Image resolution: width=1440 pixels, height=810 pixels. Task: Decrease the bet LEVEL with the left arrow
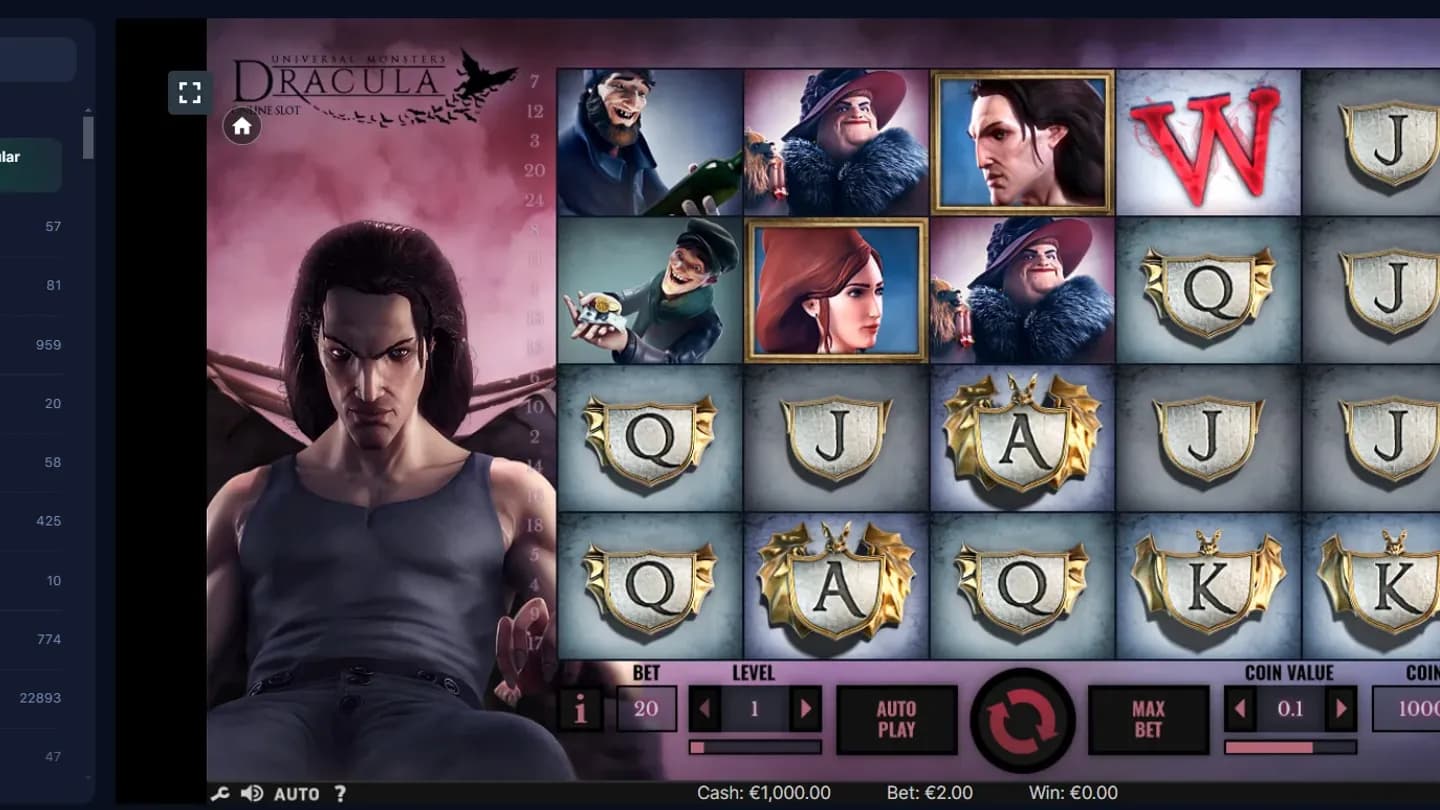[705, 708]
